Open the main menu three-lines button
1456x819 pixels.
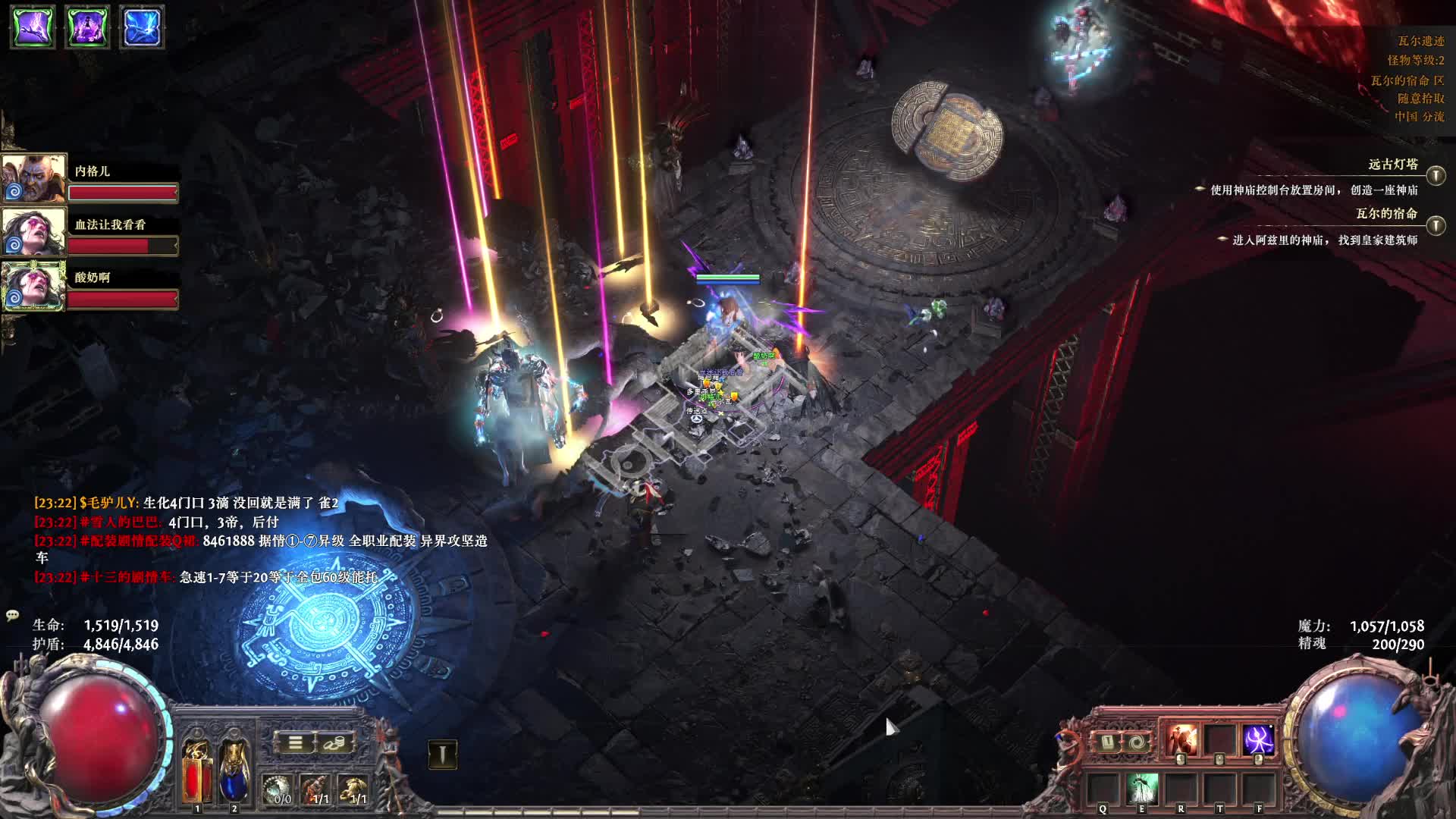point(295,742)
